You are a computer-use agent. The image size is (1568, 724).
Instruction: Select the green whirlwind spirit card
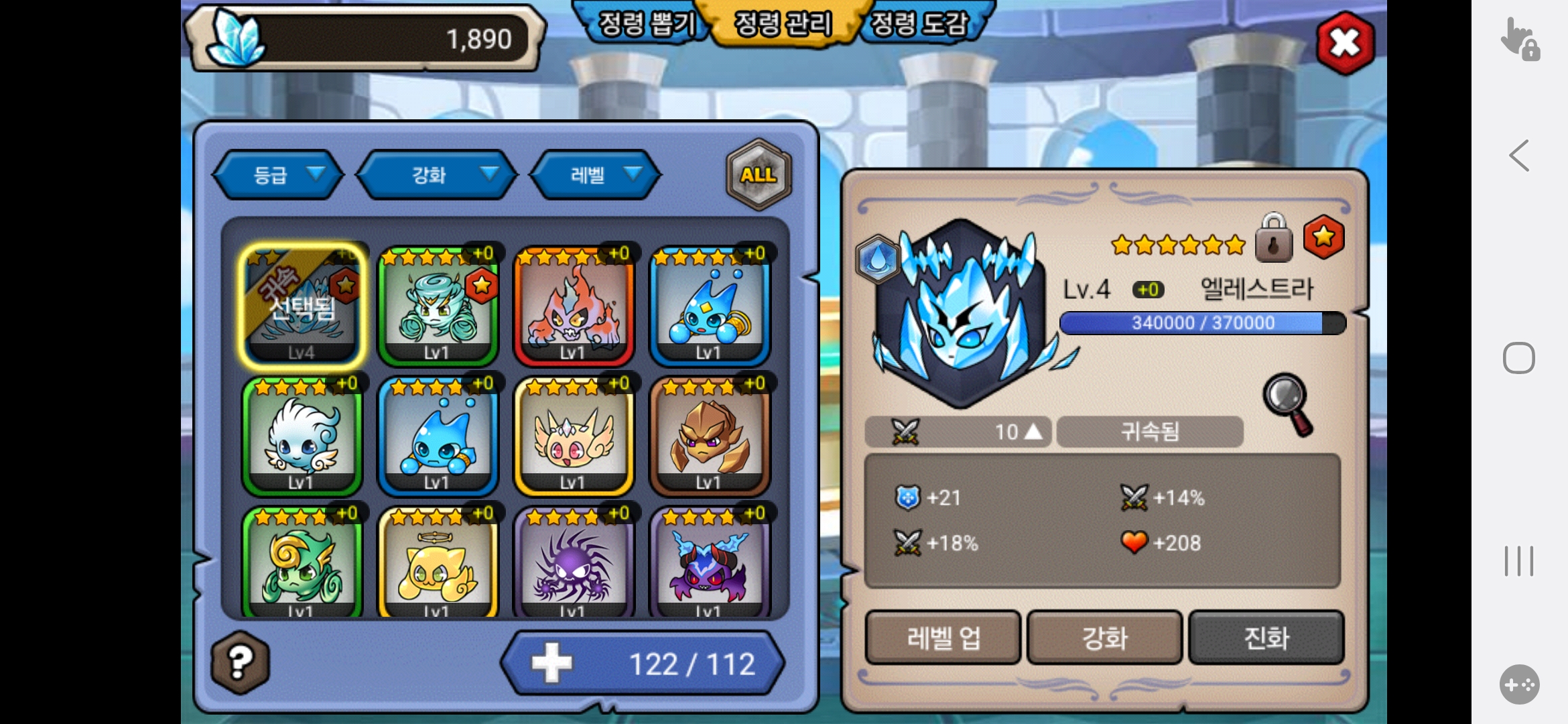[x=438, y=306]
